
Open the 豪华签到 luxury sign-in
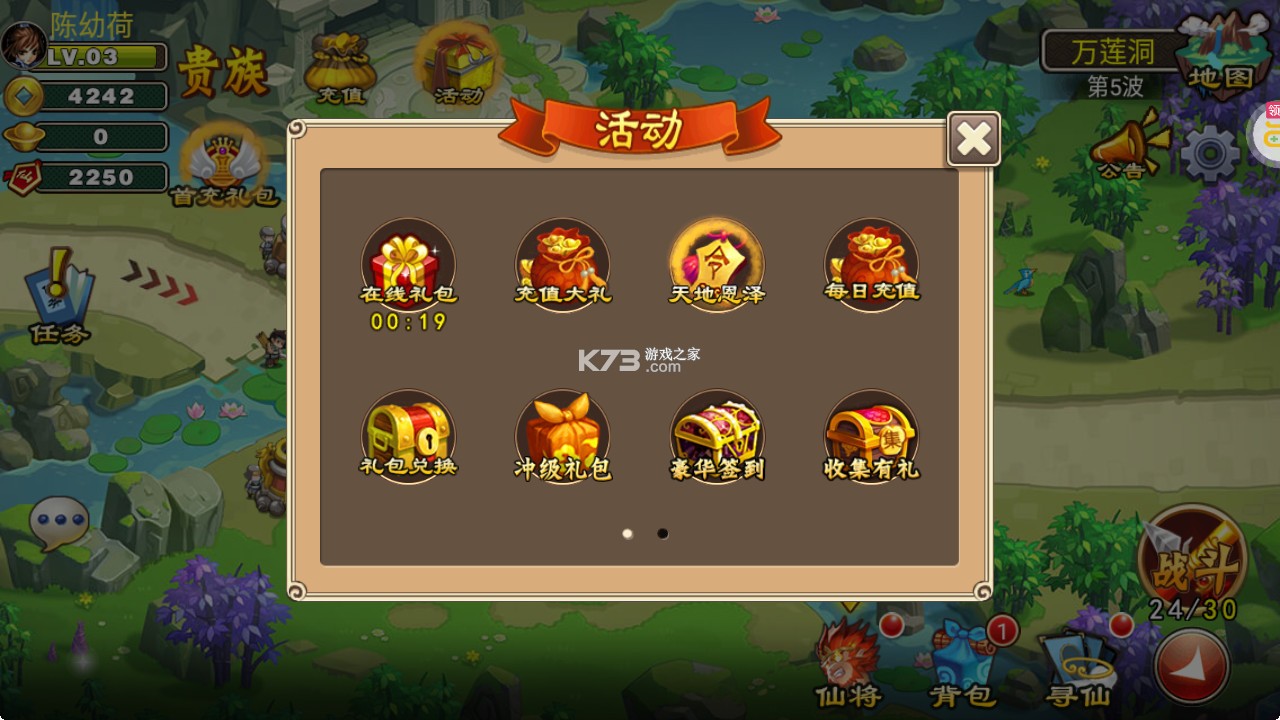(x=717, y=432)
